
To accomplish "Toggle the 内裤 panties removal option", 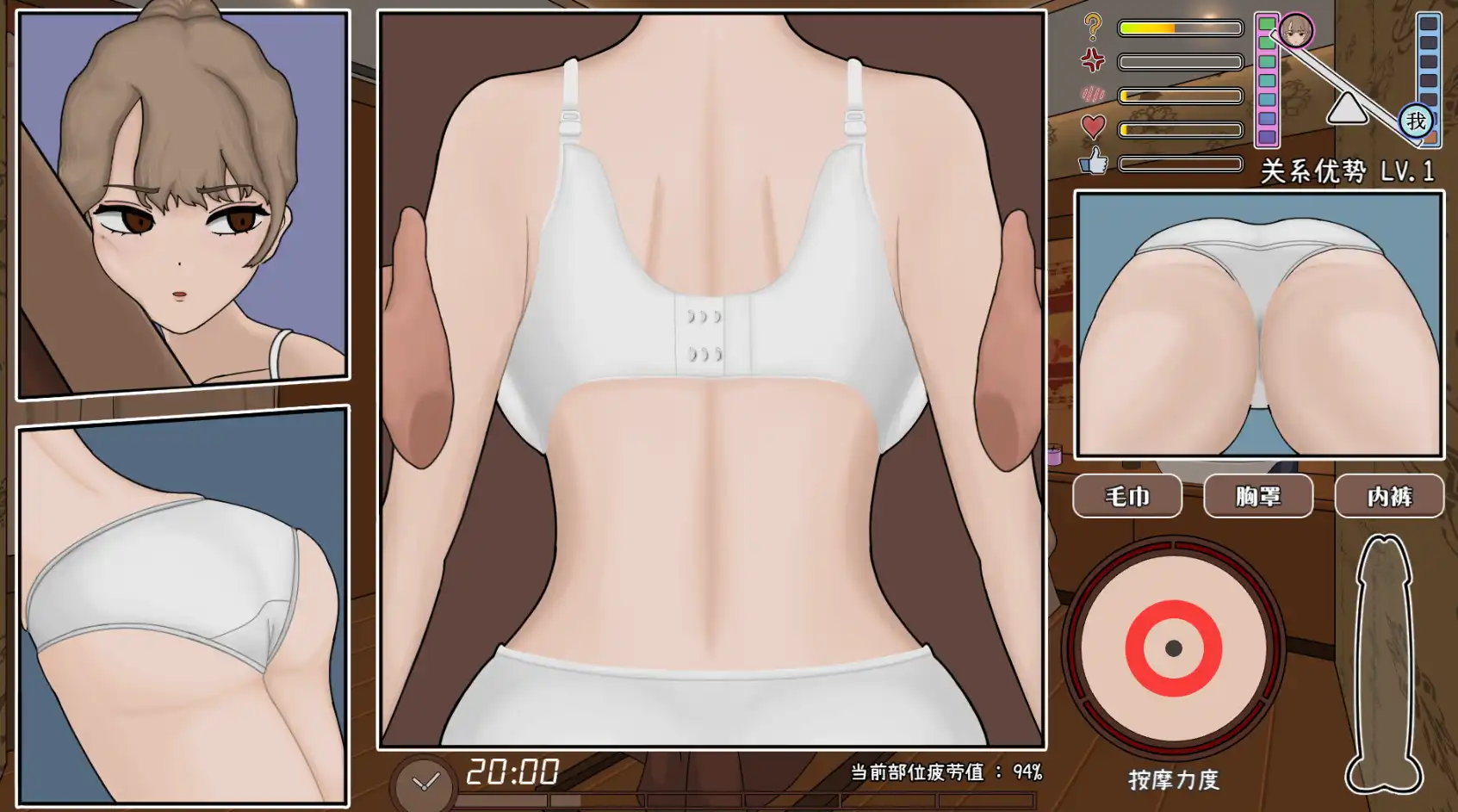I will point(1389,496).
